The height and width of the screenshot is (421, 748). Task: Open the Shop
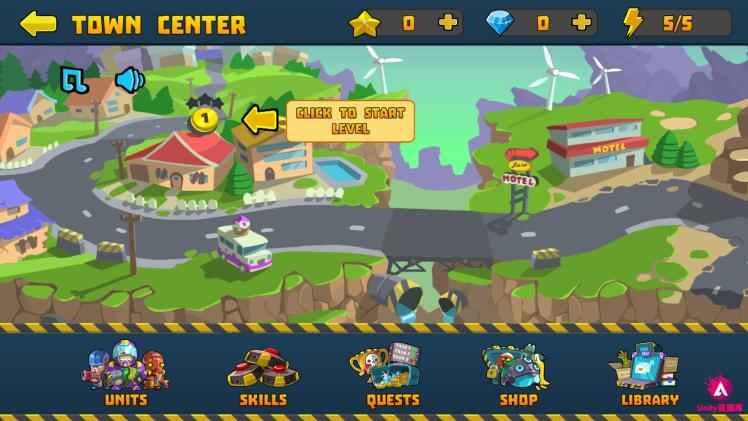518,374
